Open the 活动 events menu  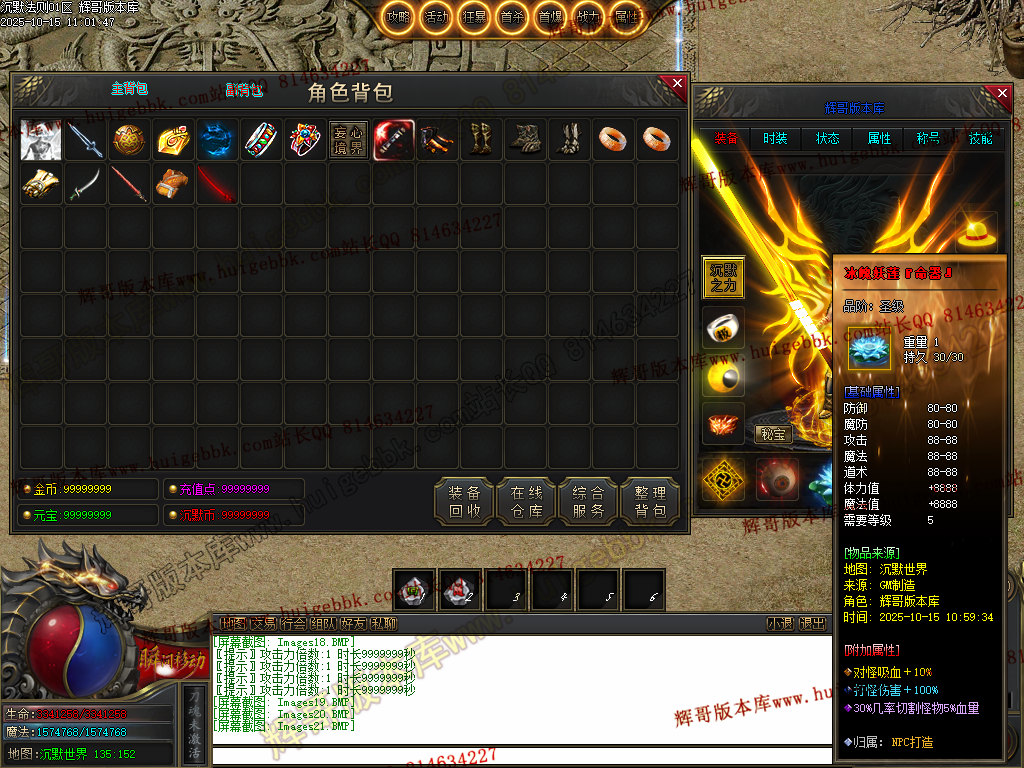coord(436,17)
